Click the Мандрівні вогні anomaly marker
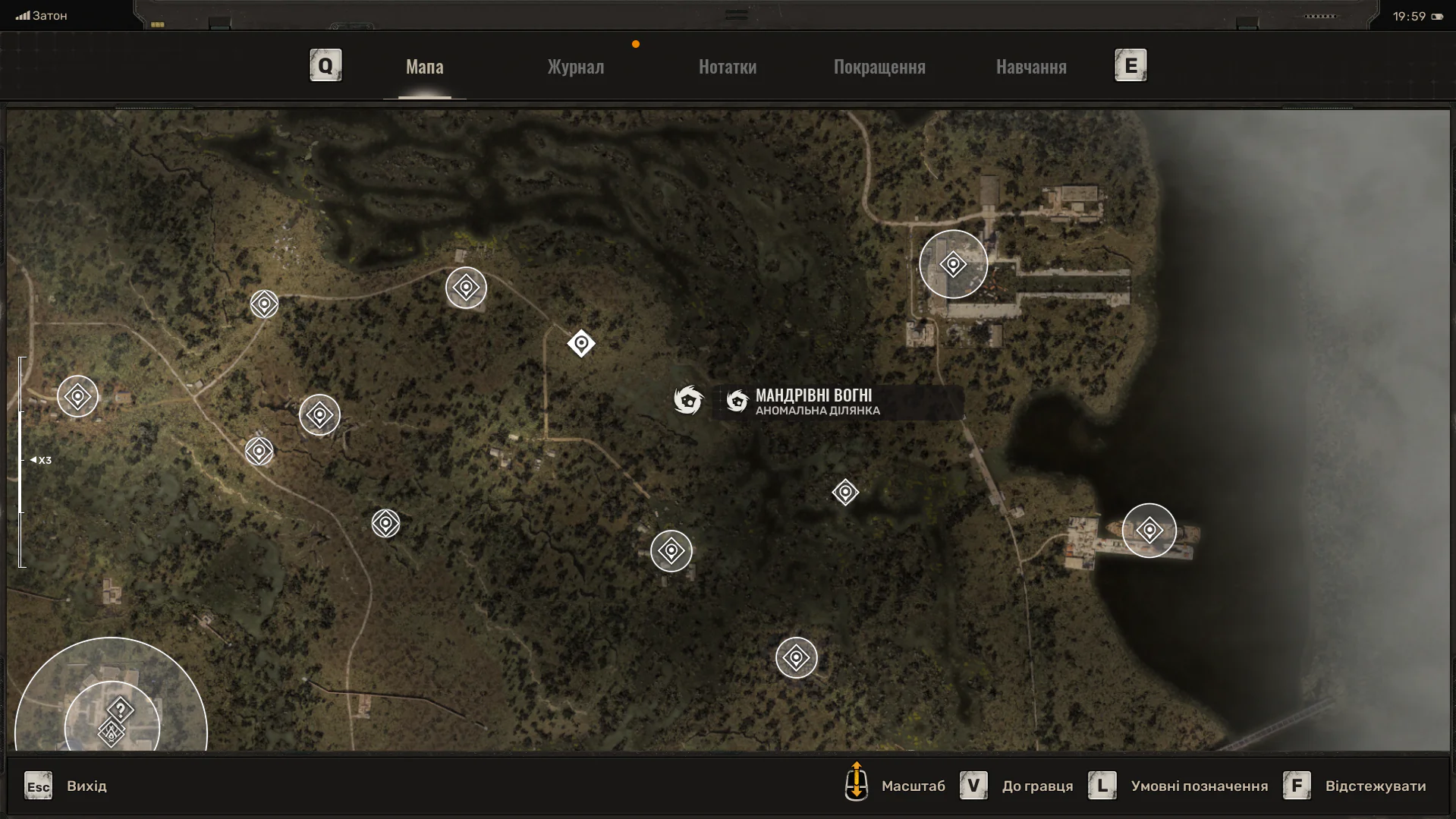The width and height of the screenshot is (1456, 819). 688,399
